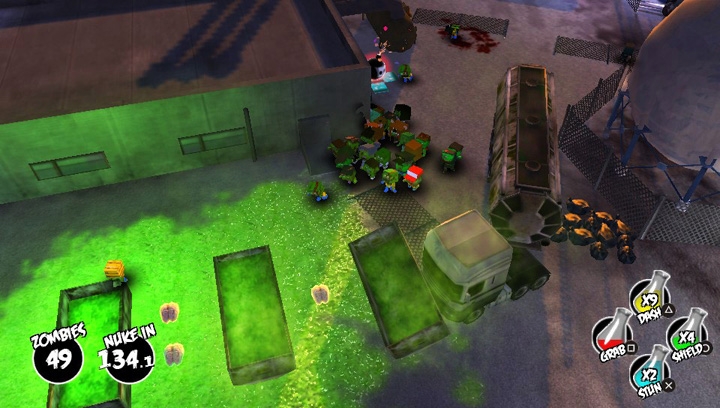This screenshot has width=720, height=408.
Task: Activate the yellow Dash flask ability
Action: pos(648,297)
